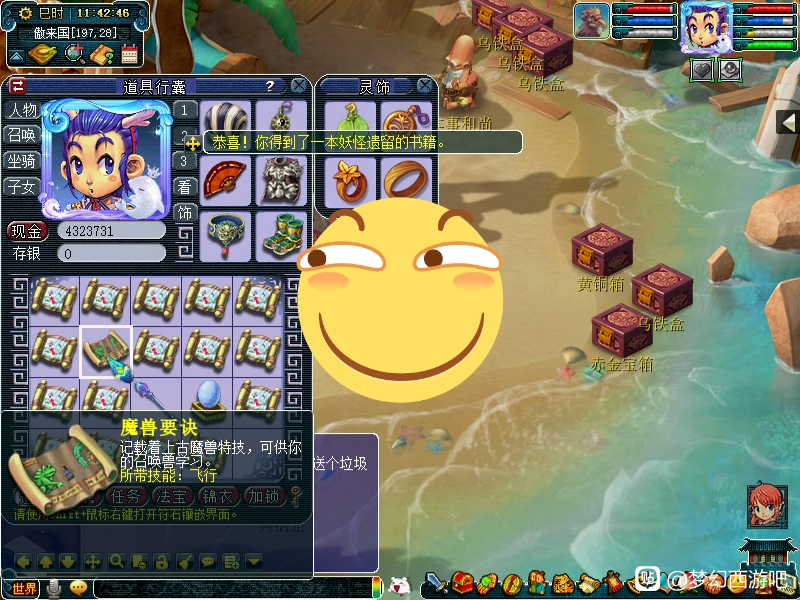Select the 魔兽要诀 skill scroll slot
This screenshot has width=800, height=600.
coord(105,350)
